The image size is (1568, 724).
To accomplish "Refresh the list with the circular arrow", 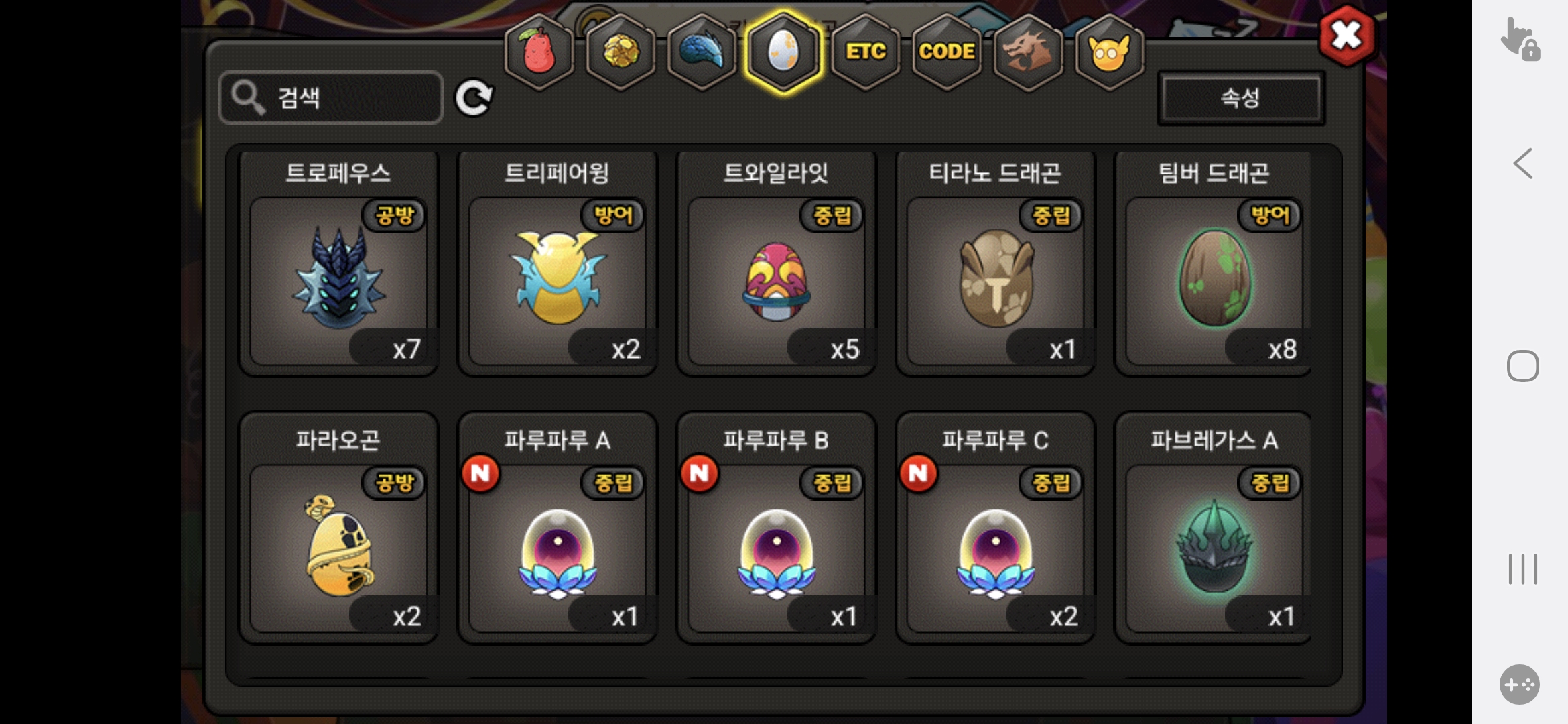I will 474,99.
